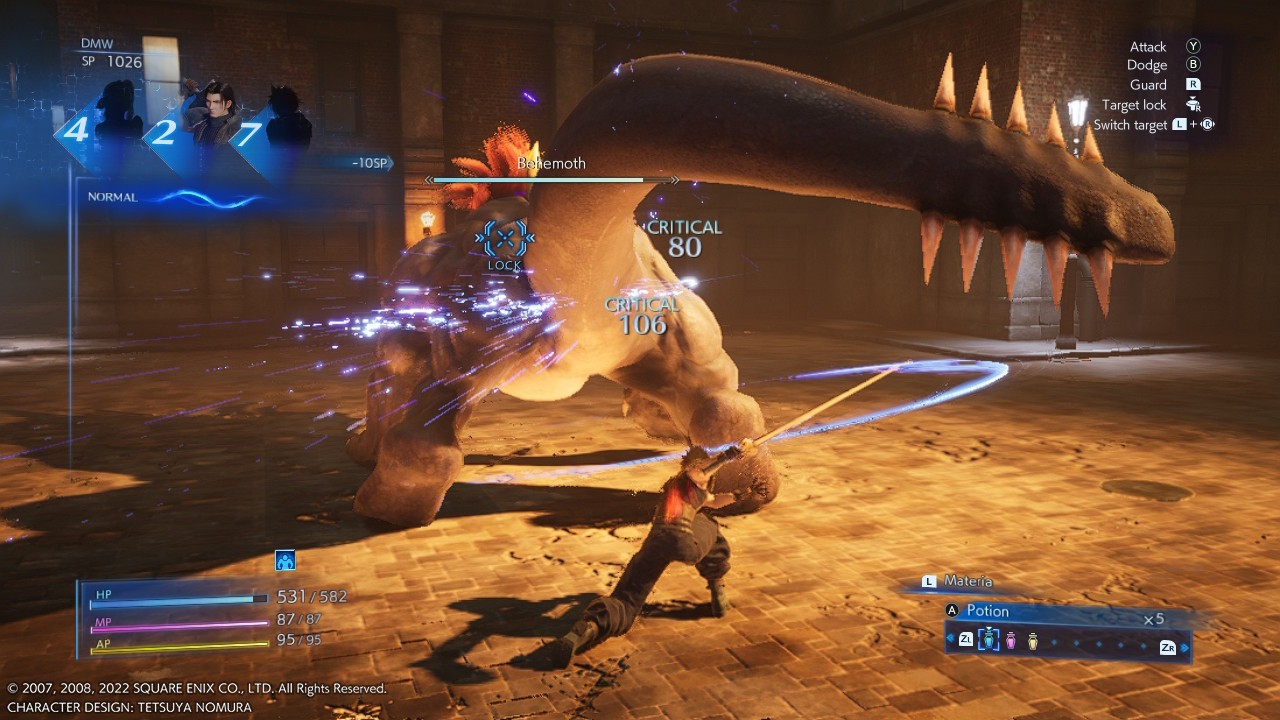Click the right DMW reel showing number 7
1280x720 pixels.
click(x=275, y=130)
